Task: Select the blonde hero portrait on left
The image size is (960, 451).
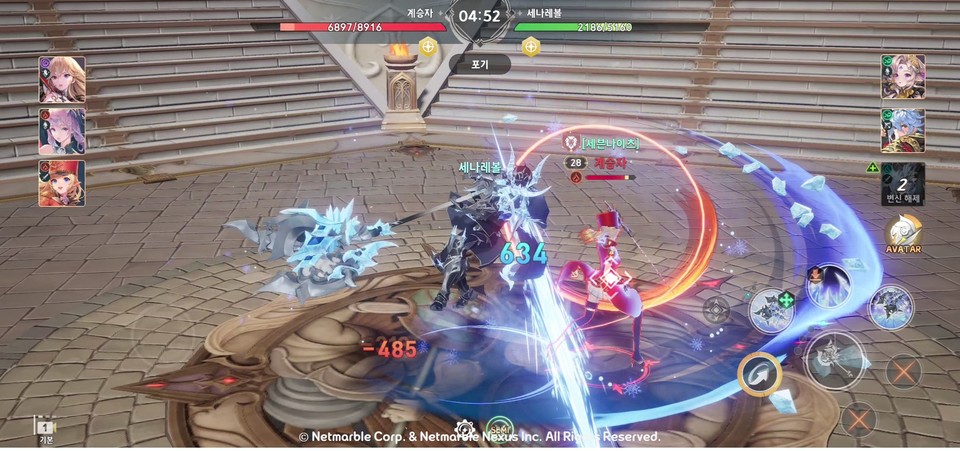Action: click(x=62, y=79)
